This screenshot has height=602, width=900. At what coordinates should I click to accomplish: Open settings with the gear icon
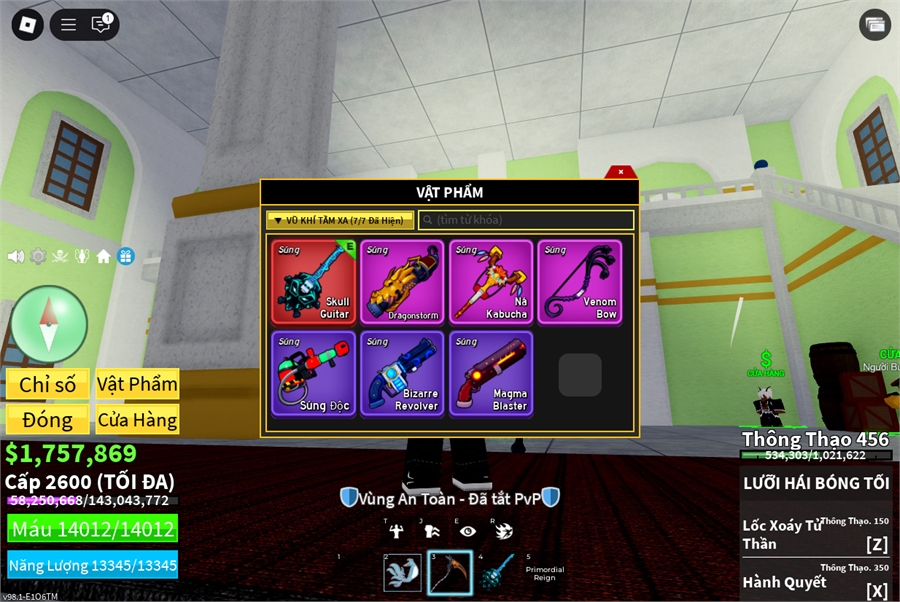pos(38,256)
